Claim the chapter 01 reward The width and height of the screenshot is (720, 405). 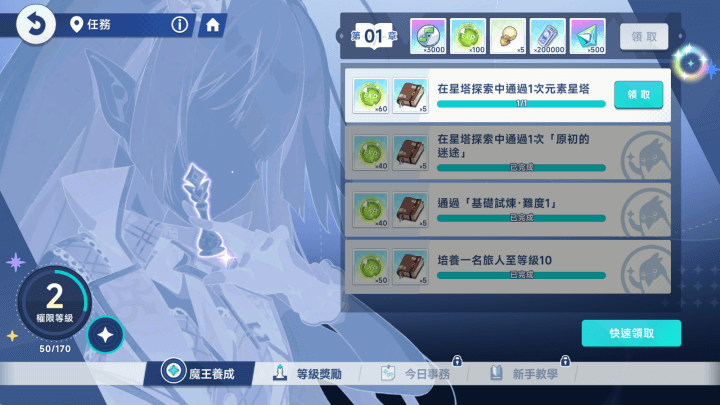click(x=643, y=36)
